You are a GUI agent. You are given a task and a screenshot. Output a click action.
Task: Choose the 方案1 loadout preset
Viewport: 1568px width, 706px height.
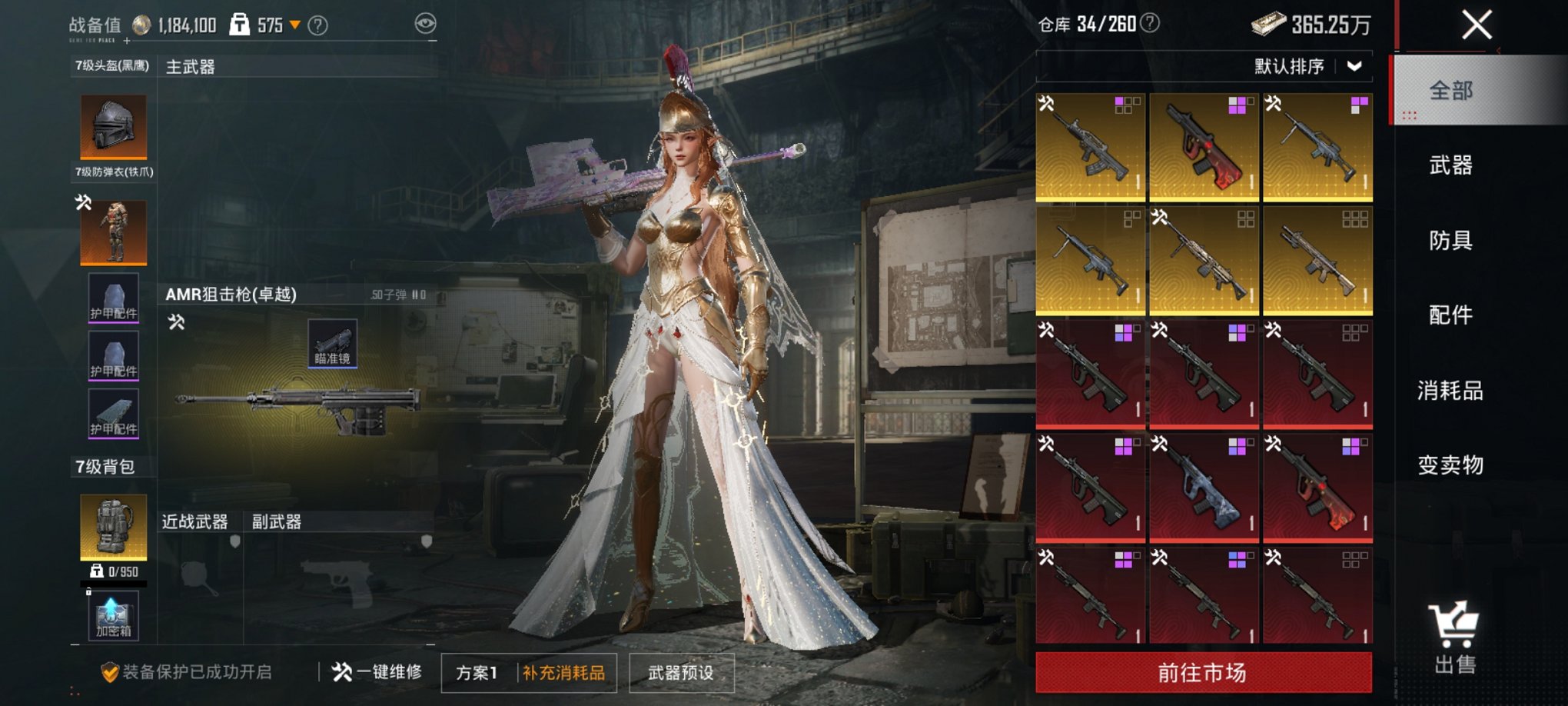pos(477,673)
